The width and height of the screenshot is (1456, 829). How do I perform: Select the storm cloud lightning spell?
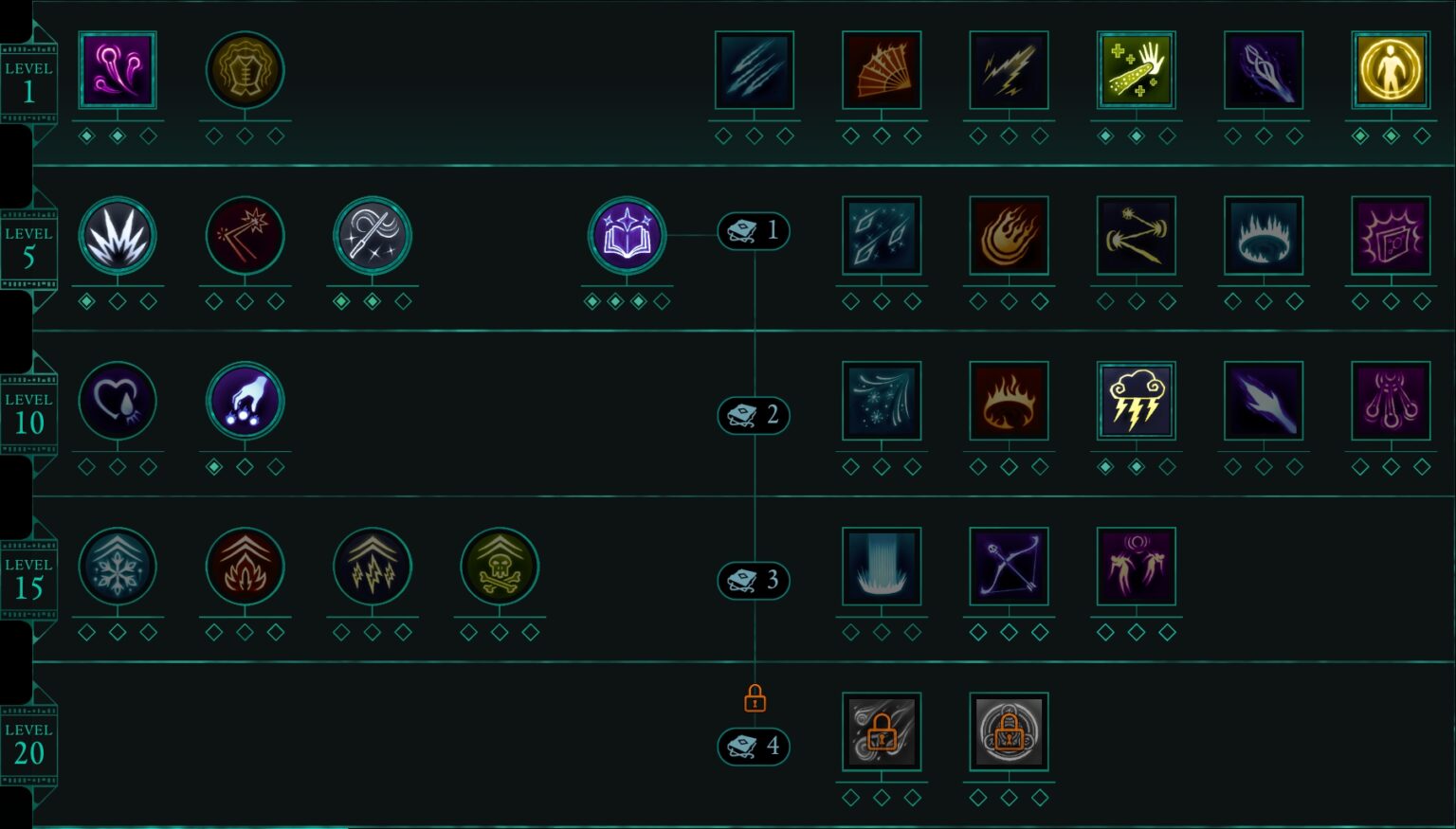pos(1136,400)
